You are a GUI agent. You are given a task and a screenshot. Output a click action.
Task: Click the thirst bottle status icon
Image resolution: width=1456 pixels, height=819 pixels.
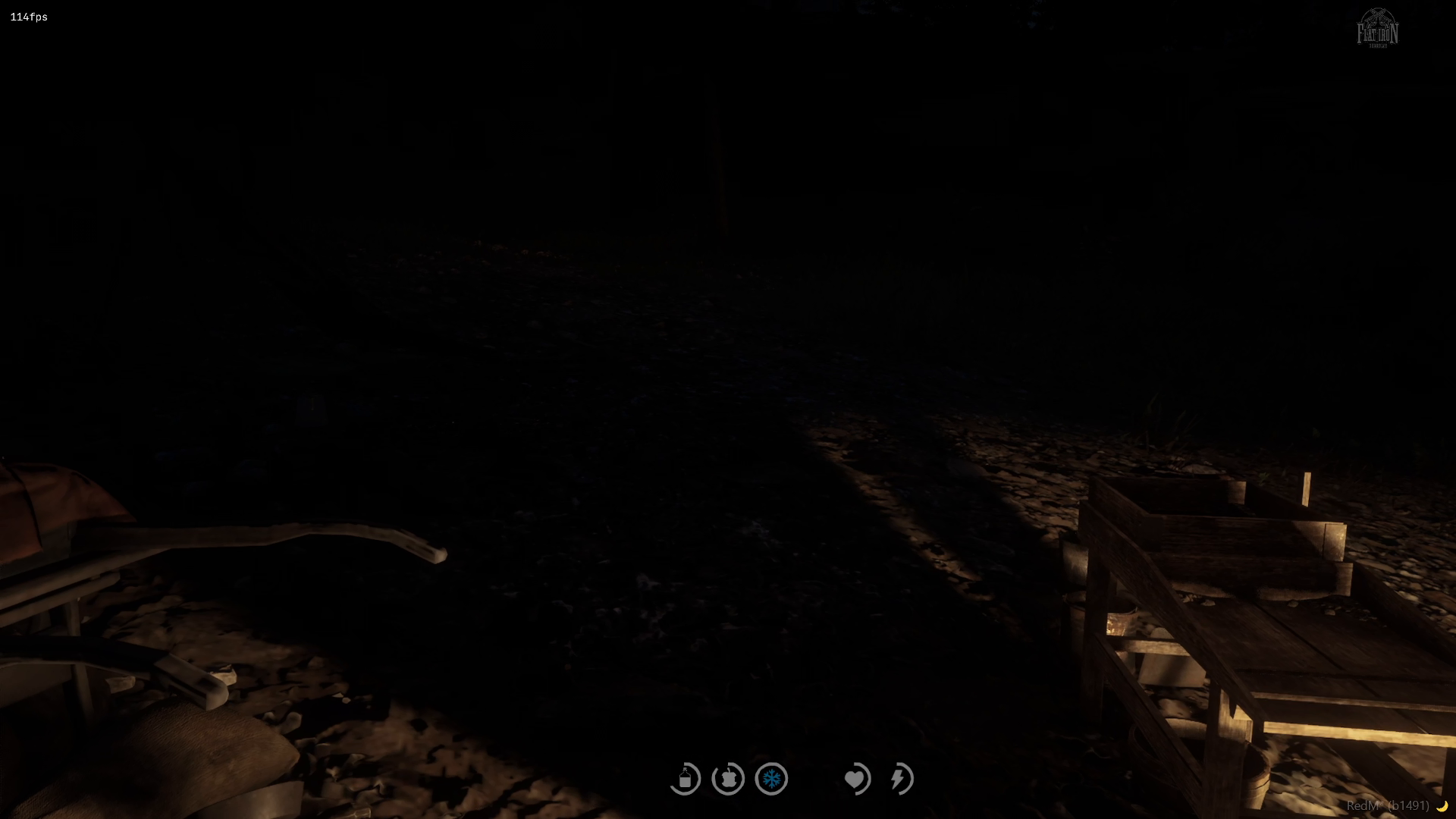(x=685, y=779)
